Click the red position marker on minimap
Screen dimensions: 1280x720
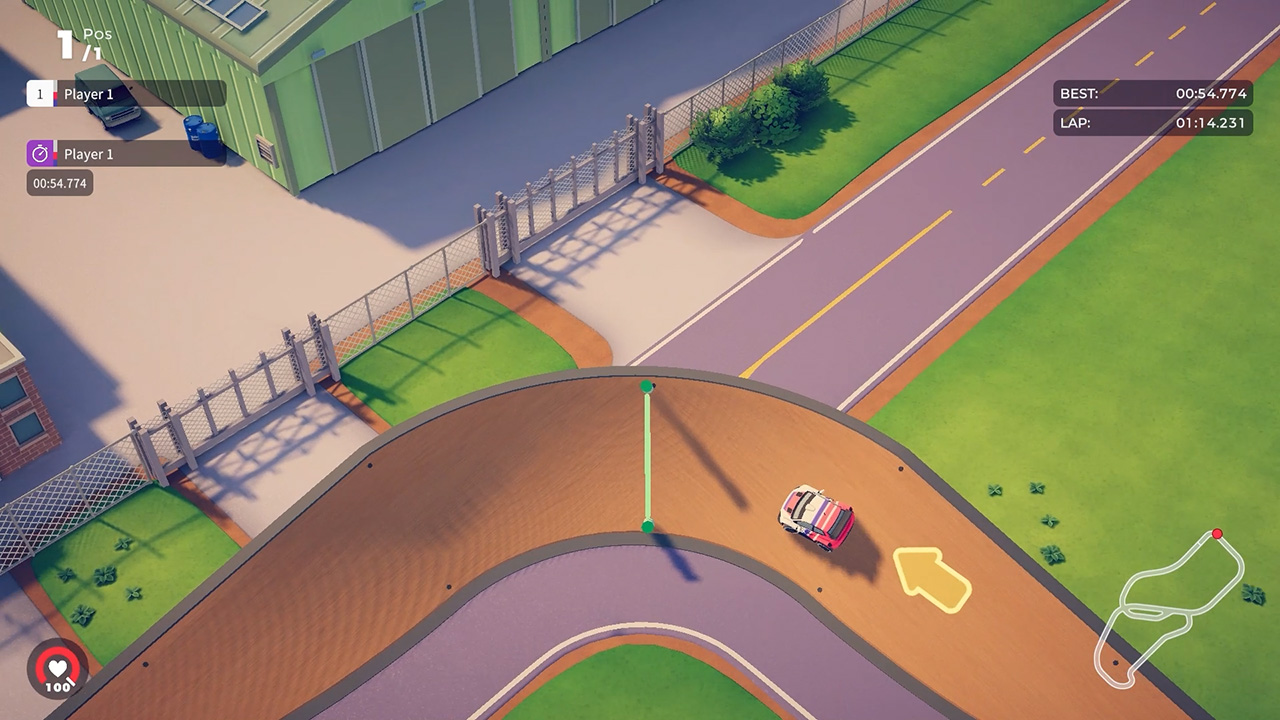(x=1219, y=535)
